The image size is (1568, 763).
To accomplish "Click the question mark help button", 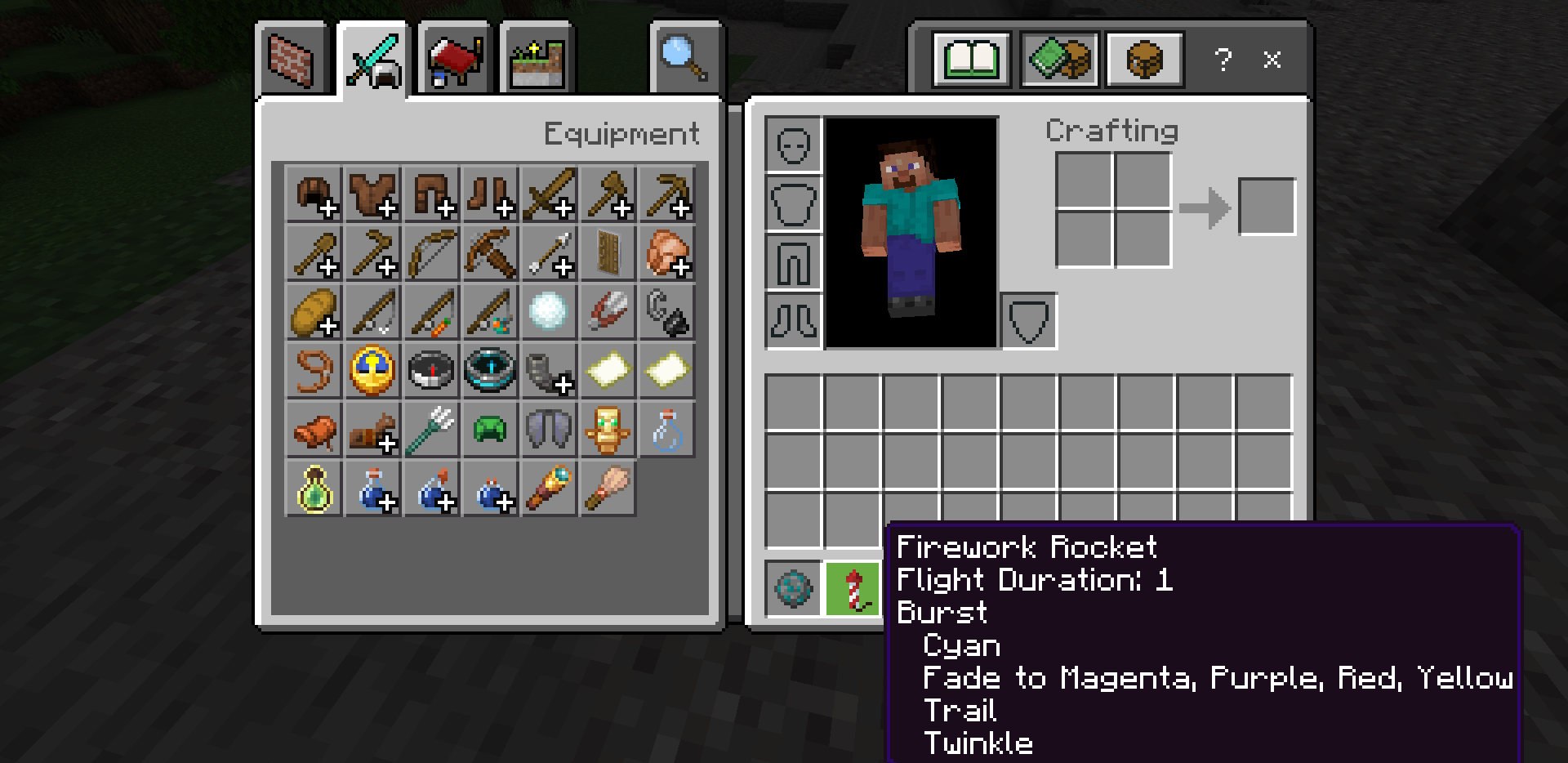I will 1223,60.
